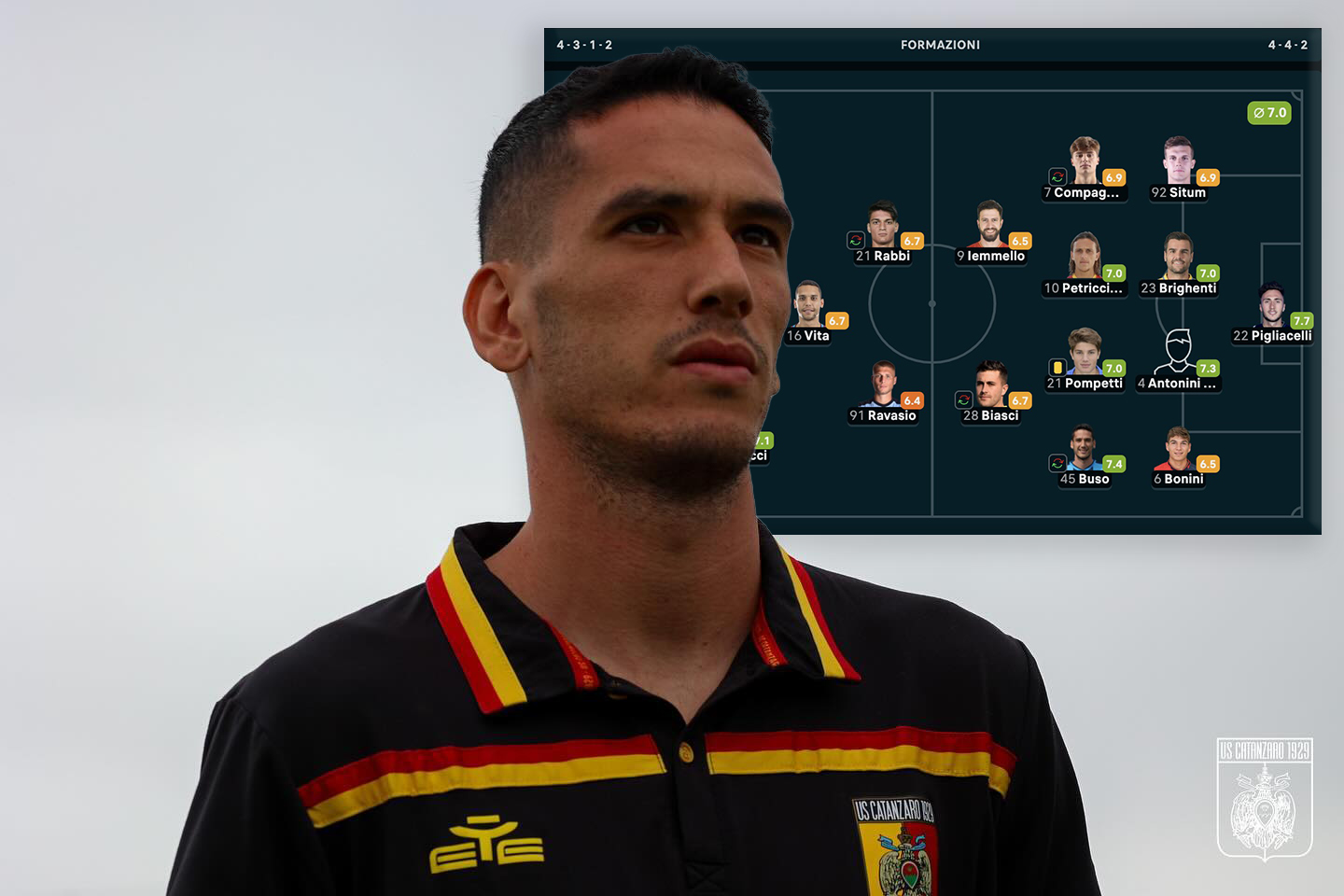This screenshot has height=896, width=1344.
Task: Select number 7 Compag... player
Action: tap(1085, 161)
